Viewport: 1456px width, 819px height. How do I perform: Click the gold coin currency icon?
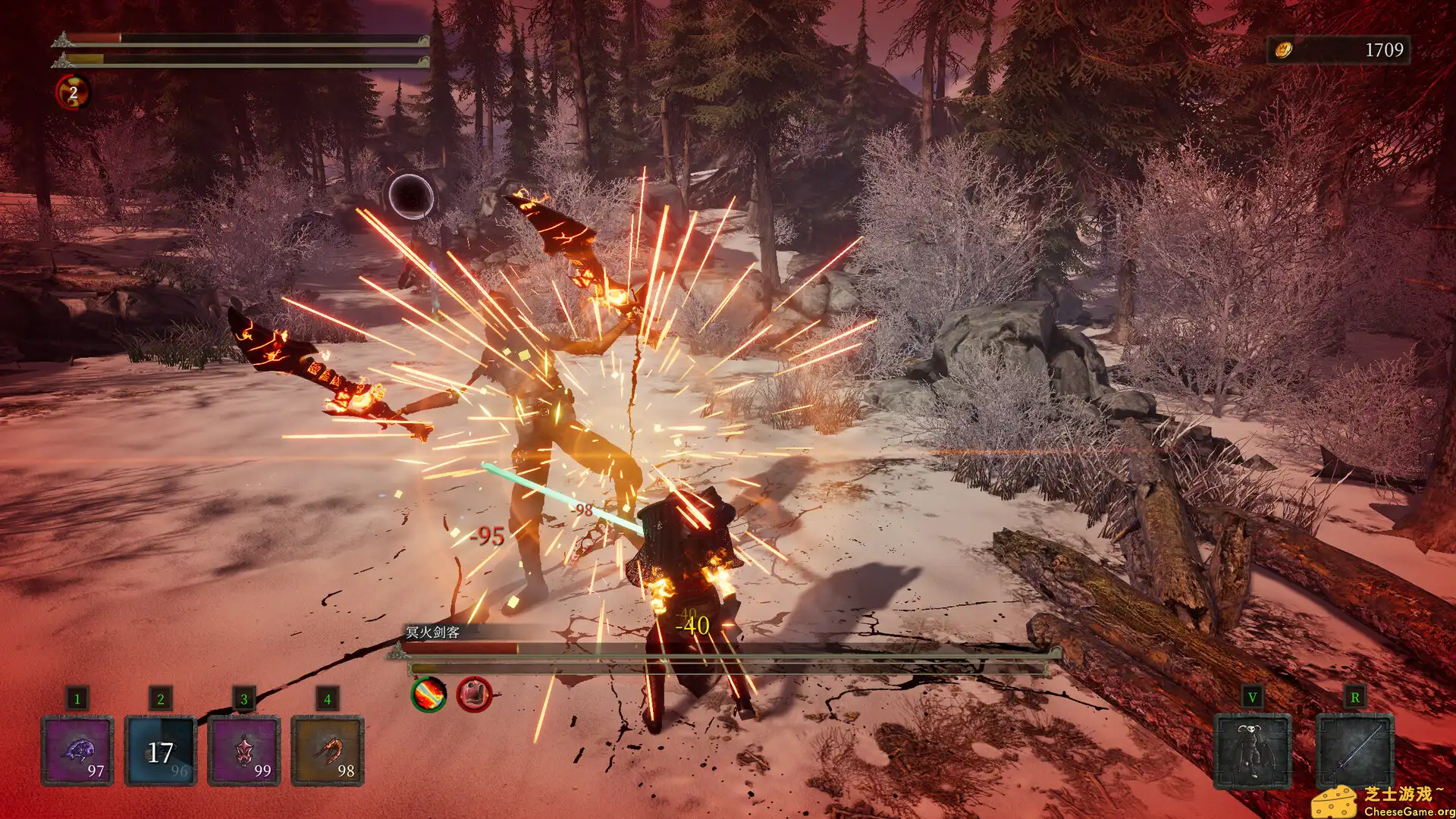pos(1283,50)
